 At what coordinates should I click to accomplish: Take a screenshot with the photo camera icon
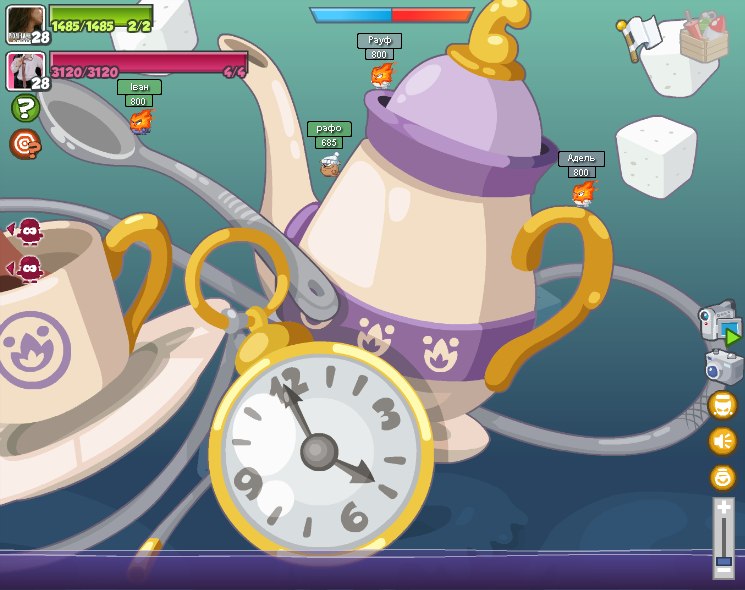click(x=722, y=367)
